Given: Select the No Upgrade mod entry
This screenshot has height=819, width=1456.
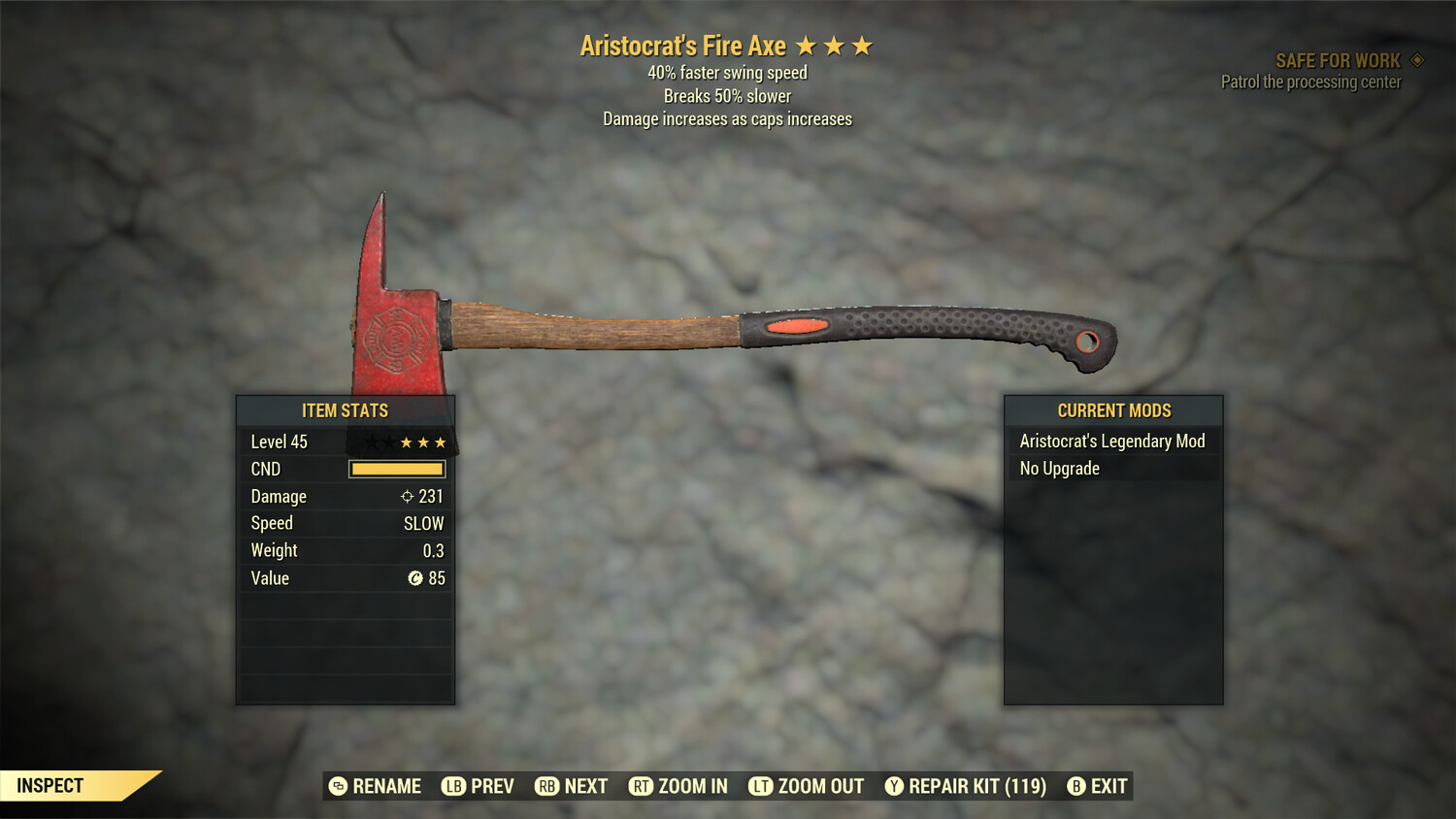Looking at the screenshot, I should 1112,469.
